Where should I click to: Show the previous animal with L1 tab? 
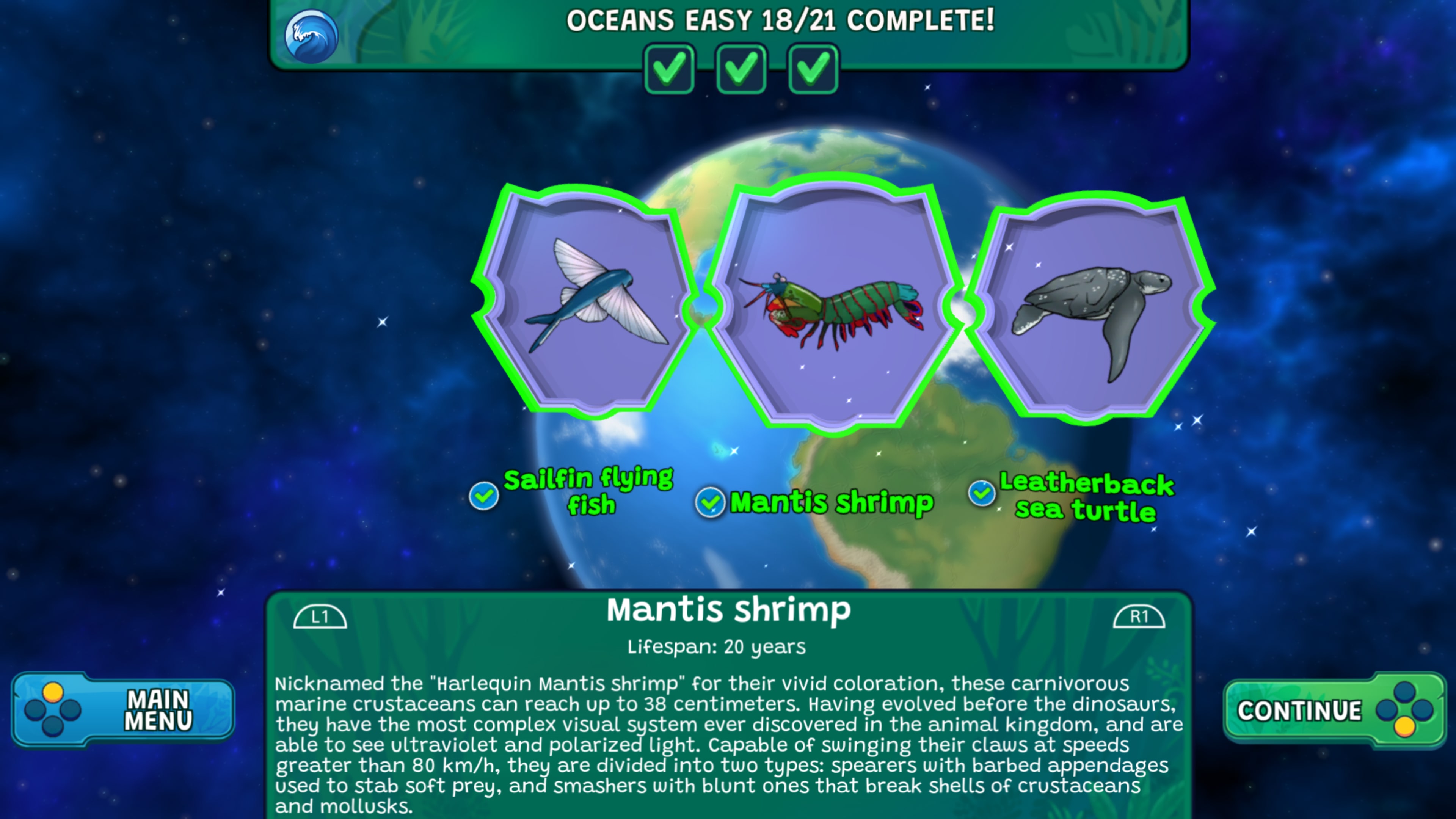(320, 617)
